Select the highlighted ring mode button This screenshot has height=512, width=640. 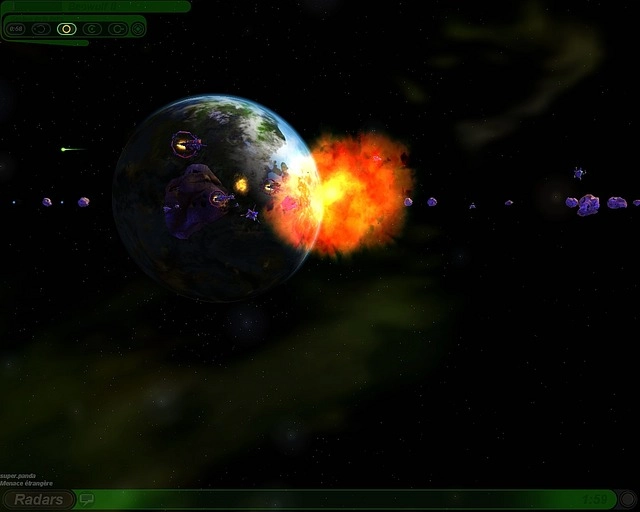(x=66, y=29)
